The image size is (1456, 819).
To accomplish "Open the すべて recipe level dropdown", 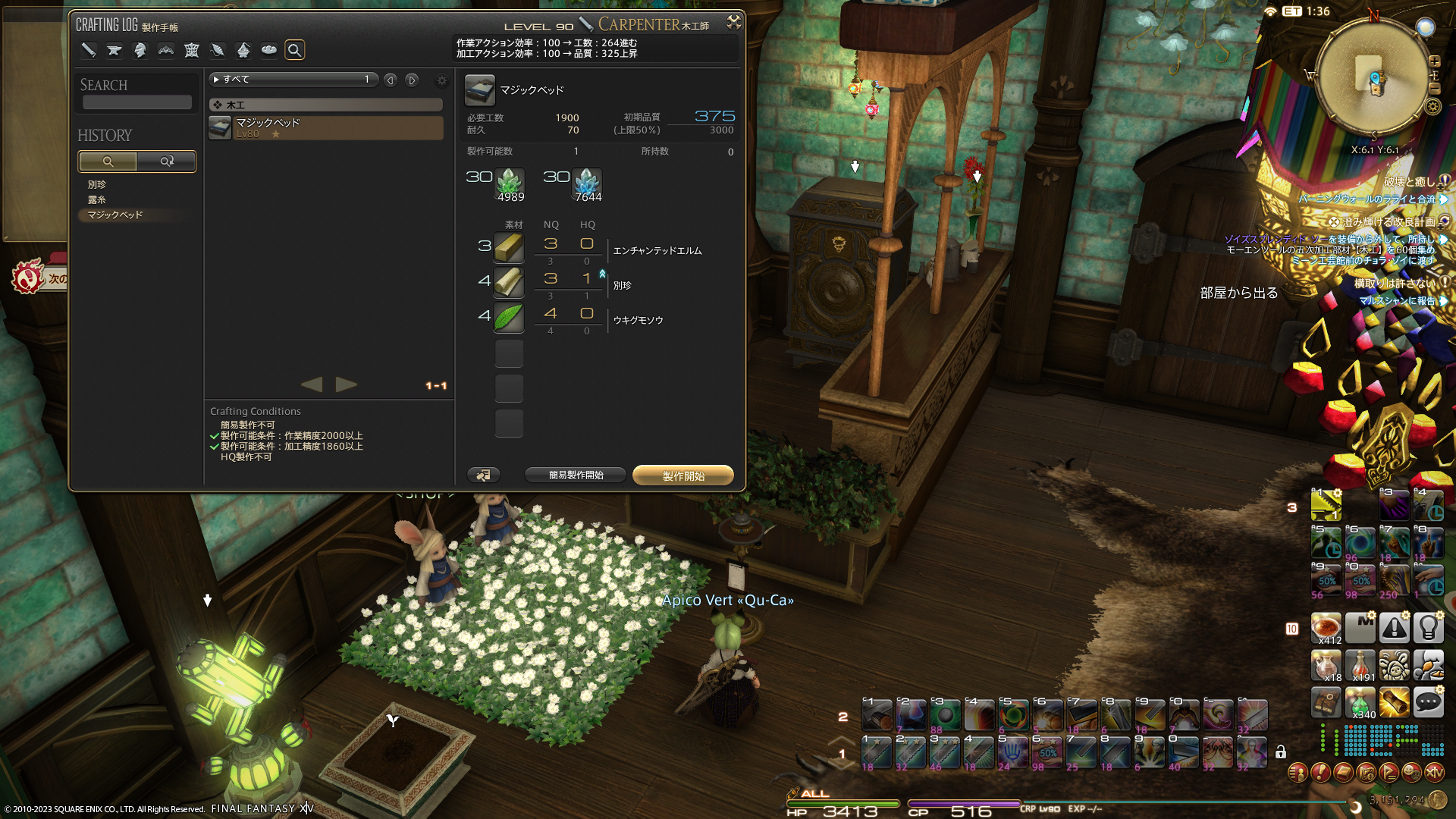I will (x=293, y=80).
